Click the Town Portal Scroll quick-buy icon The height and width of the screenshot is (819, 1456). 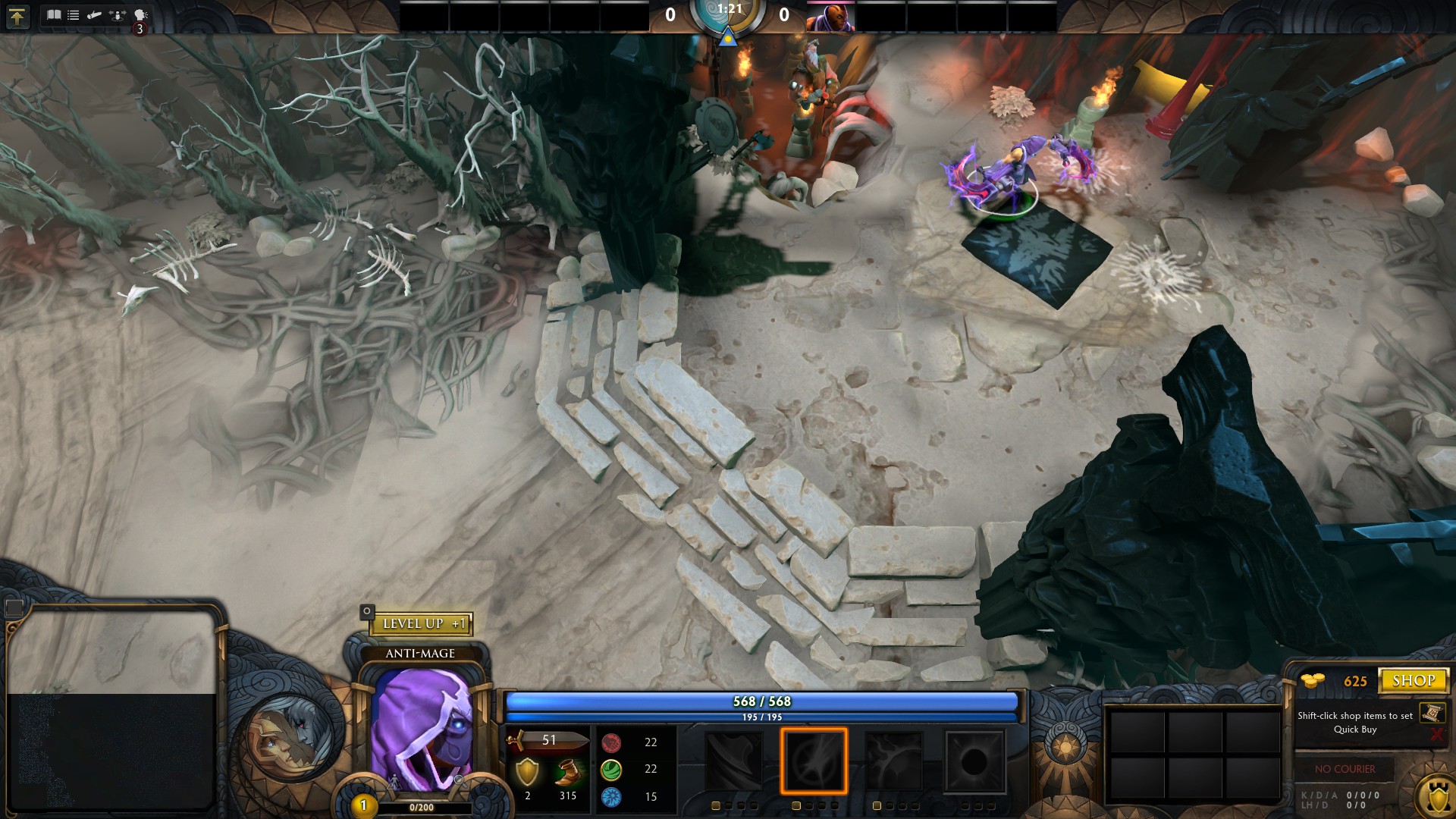coord(1432,712)
